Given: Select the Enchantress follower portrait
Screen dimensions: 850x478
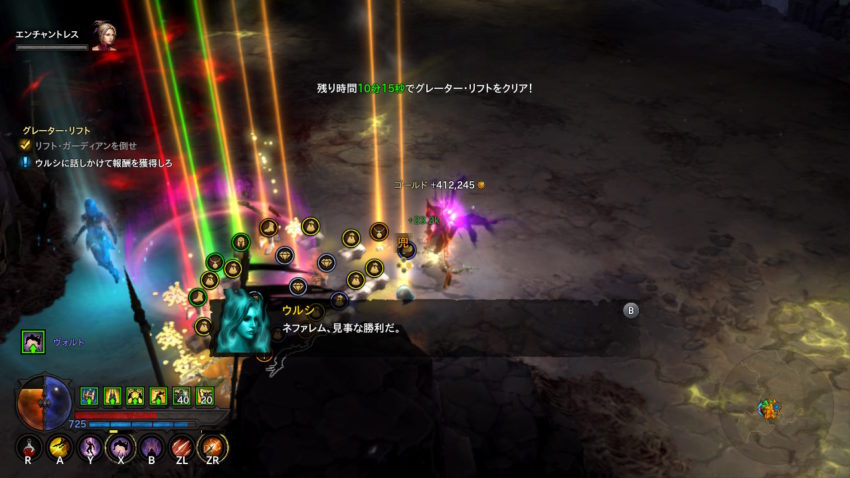Looking at the screenshot, I should [x=103, y=35].
